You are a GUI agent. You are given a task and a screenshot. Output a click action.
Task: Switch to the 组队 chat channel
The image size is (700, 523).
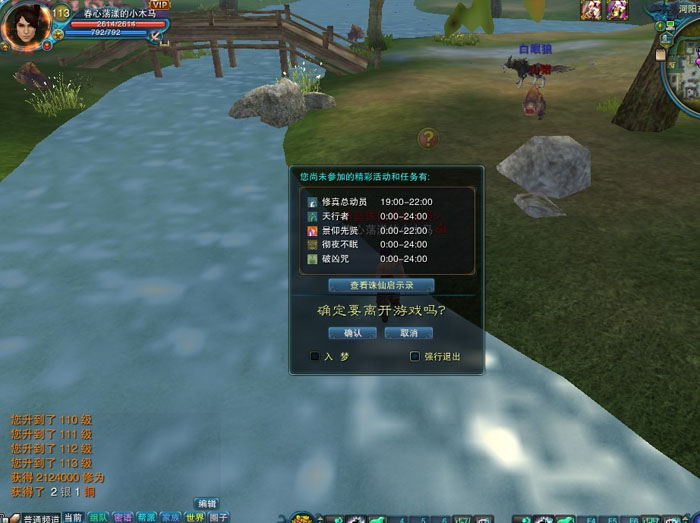click(x=99, y=517)
